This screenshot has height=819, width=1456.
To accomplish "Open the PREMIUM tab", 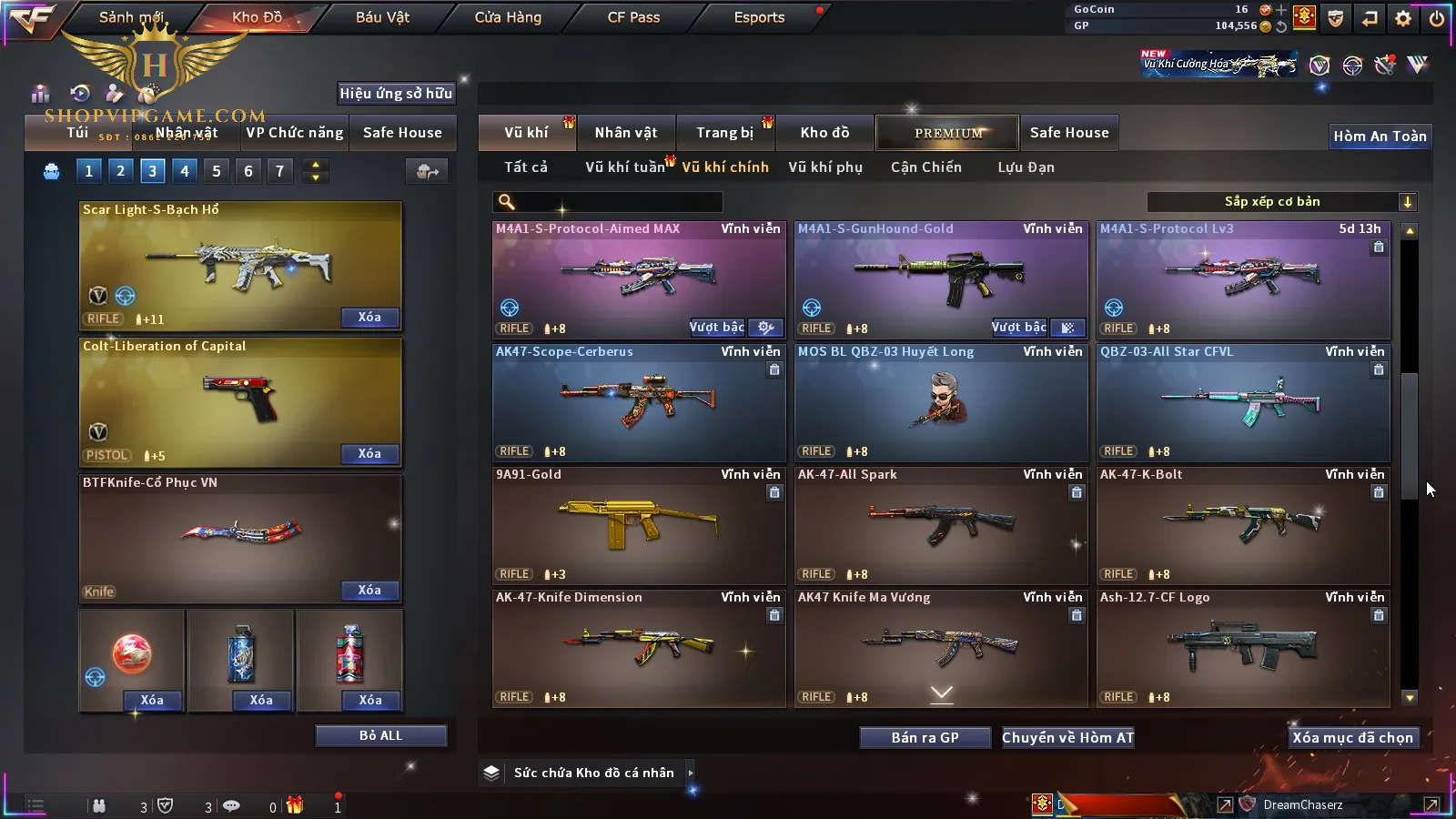I will tap(948, 133).
